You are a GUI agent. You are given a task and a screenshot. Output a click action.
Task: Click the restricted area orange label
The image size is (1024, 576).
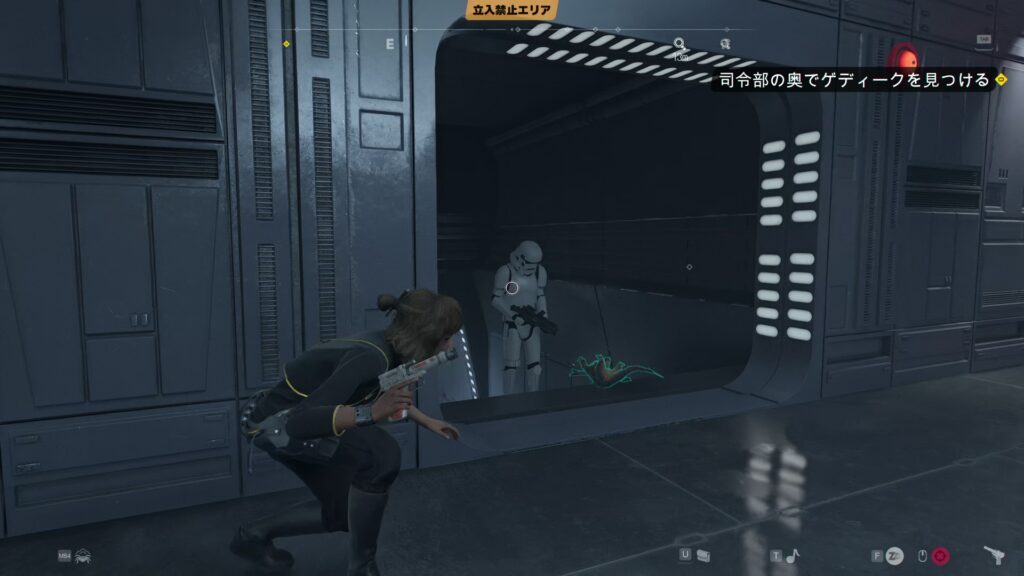(x=510, y=10)
